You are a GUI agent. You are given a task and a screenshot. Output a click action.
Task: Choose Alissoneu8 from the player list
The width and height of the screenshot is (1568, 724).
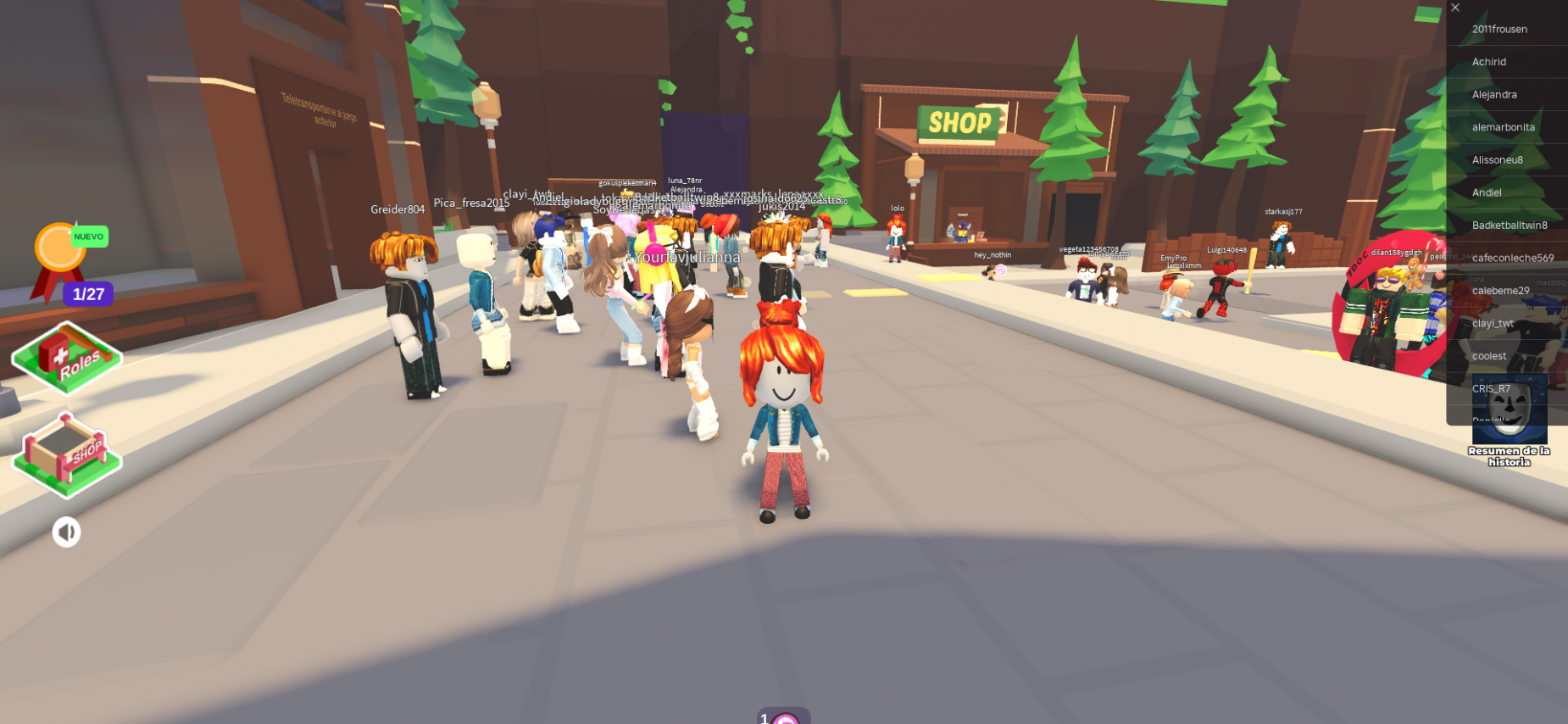click(x=1497, y=159)
